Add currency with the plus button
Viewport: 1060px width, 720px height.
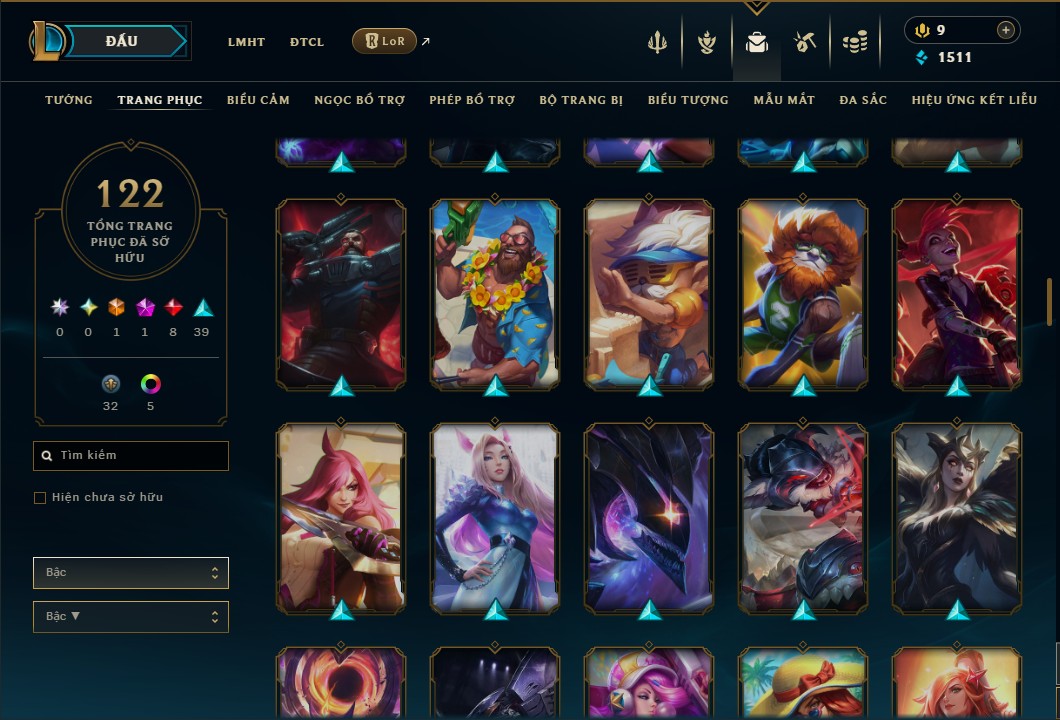[1005, 30]
